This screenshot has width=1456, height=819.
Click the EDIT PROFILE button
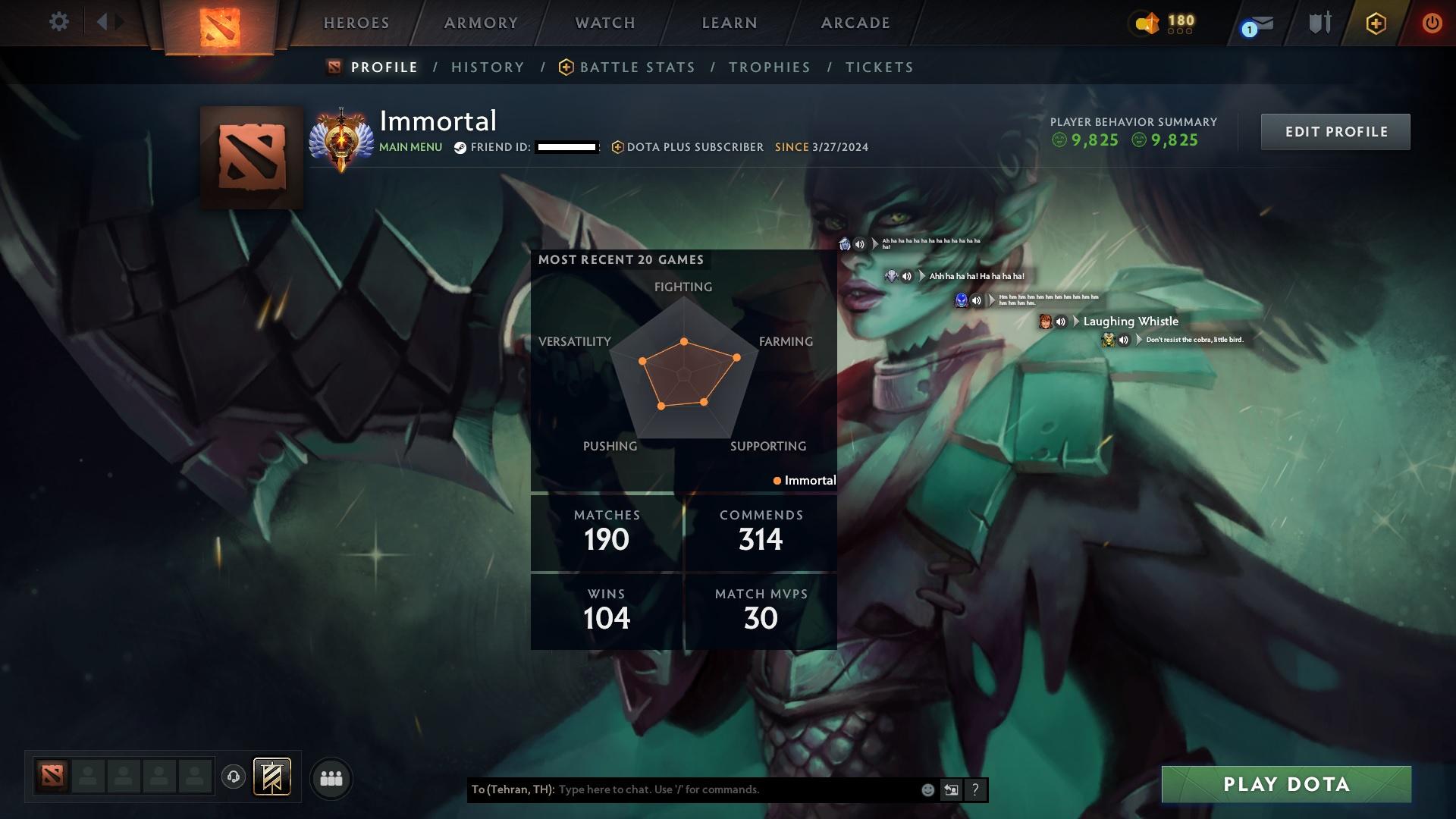(x=1335, y=131)
